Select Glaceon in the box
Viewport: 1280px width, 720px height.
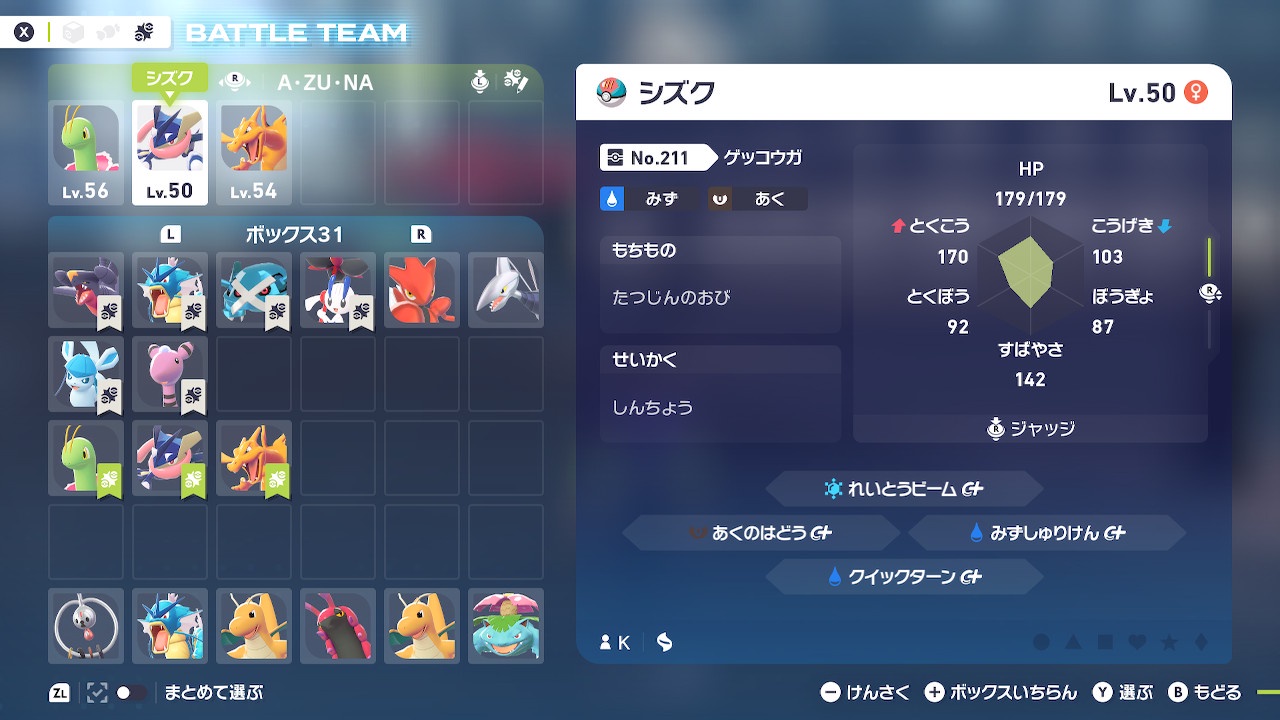click(x=86, y=374)
